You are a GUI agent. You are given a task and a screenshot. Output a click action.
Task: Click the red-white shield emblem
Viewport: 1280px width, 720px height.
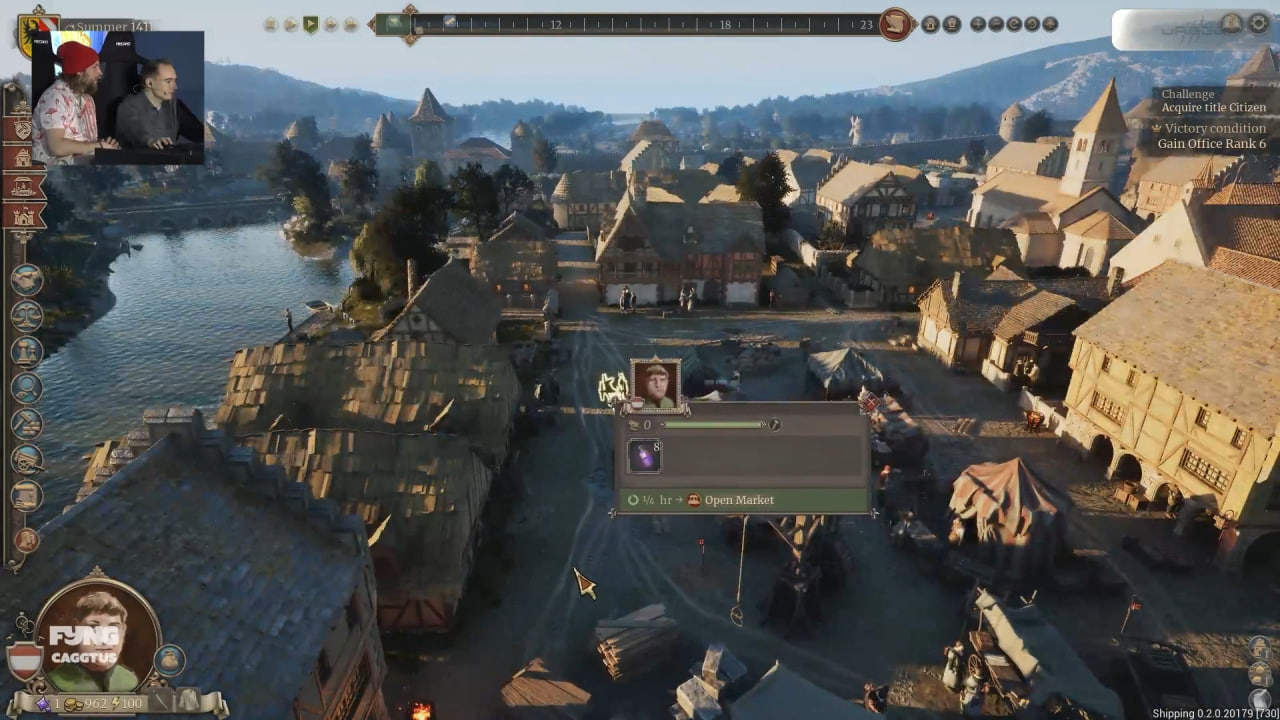25,662
